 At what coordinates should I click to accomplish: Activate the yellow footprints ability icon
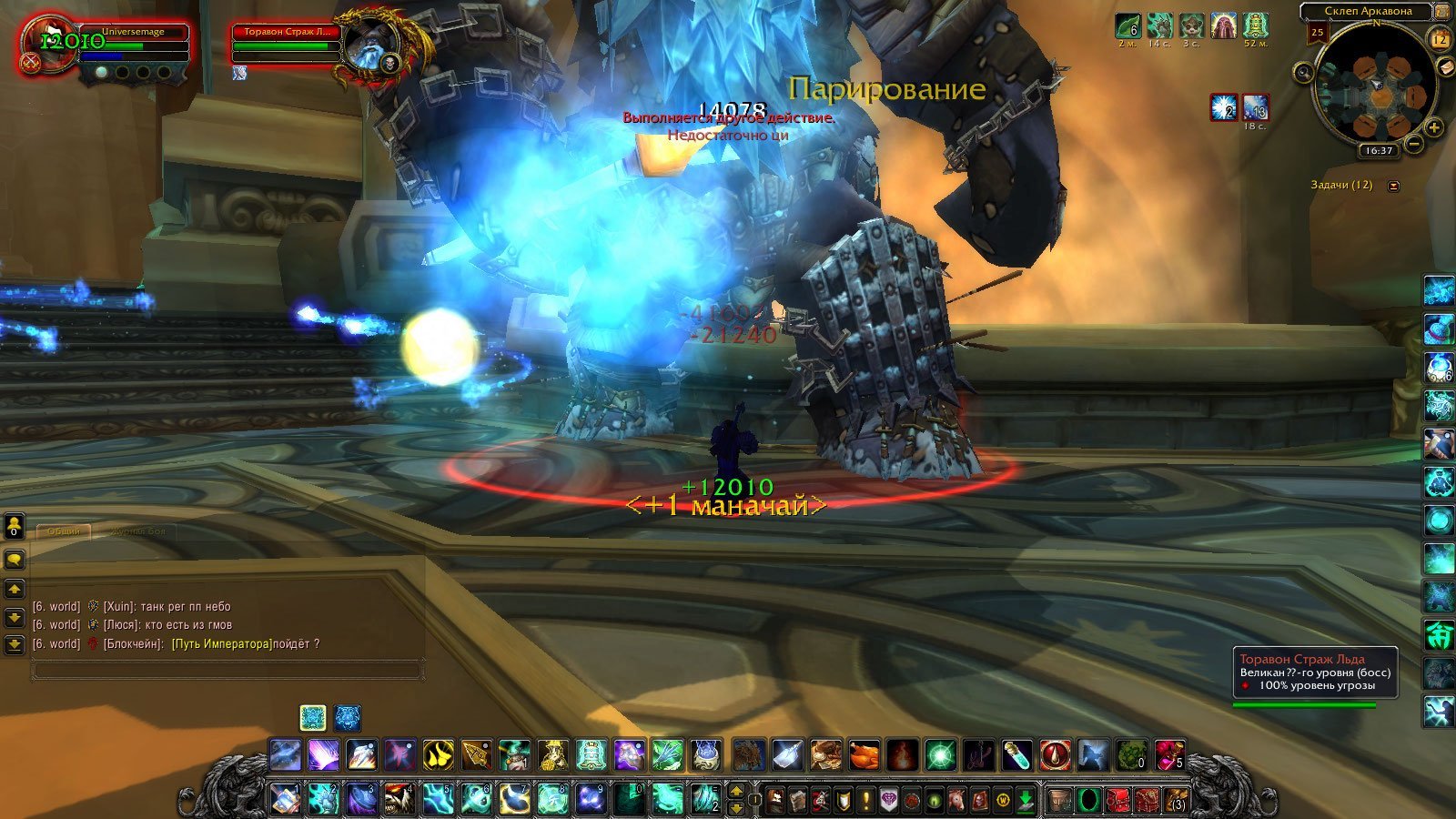438,755
